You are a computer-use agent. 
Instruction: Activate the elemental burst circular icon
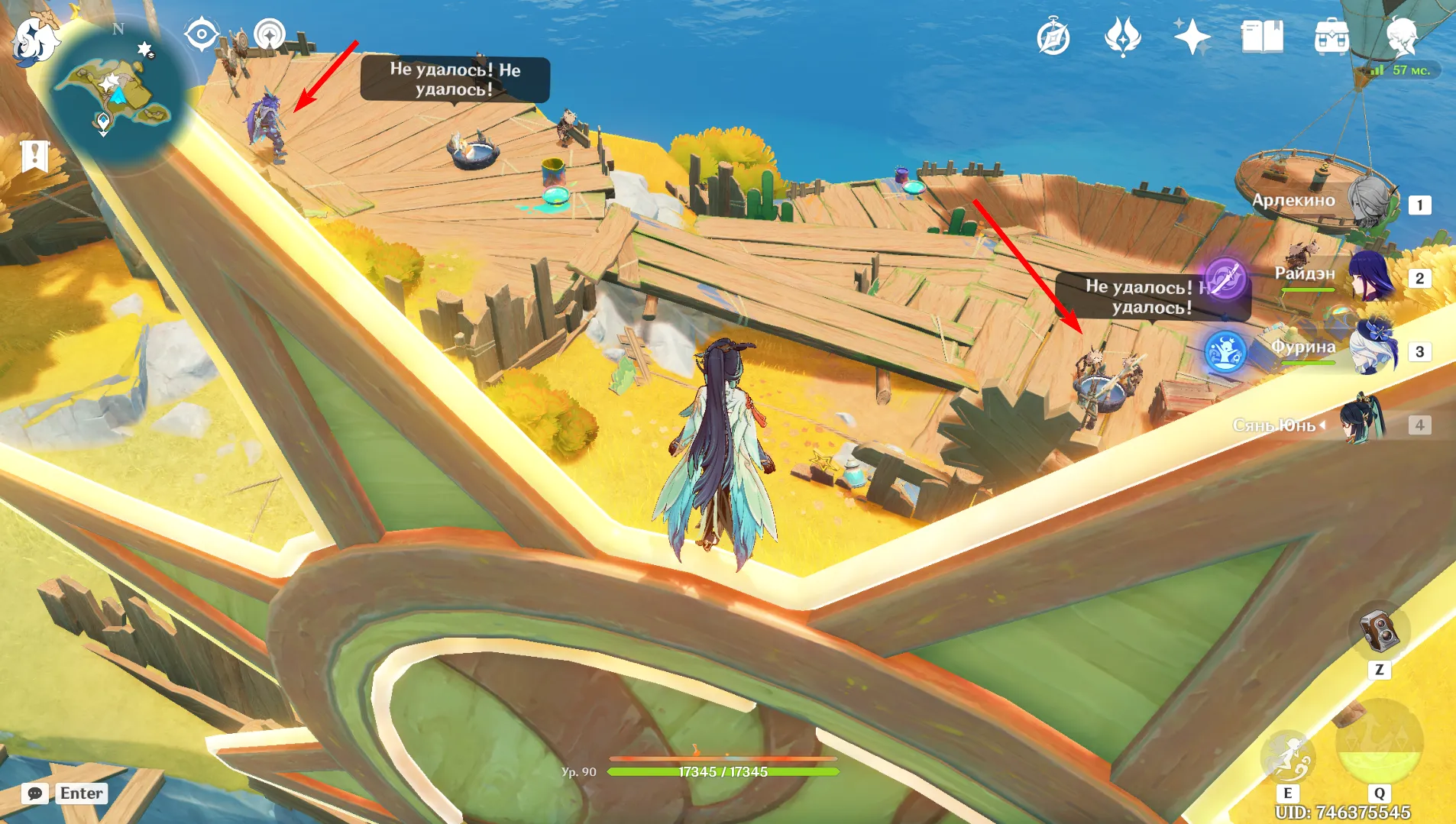click(1379, 742)
